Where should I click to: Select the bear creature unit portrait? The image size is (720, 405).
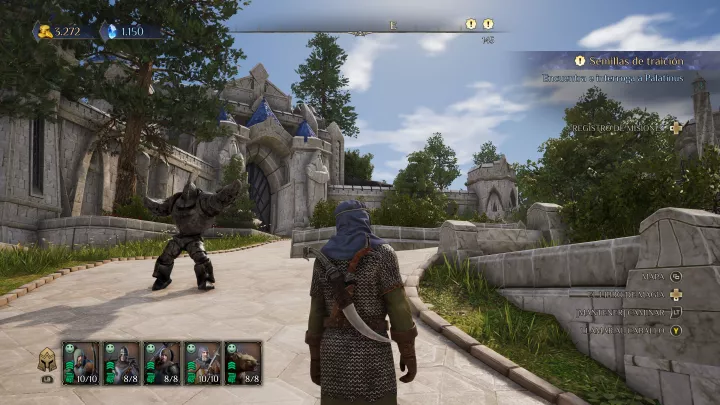[x=242, y=362]
